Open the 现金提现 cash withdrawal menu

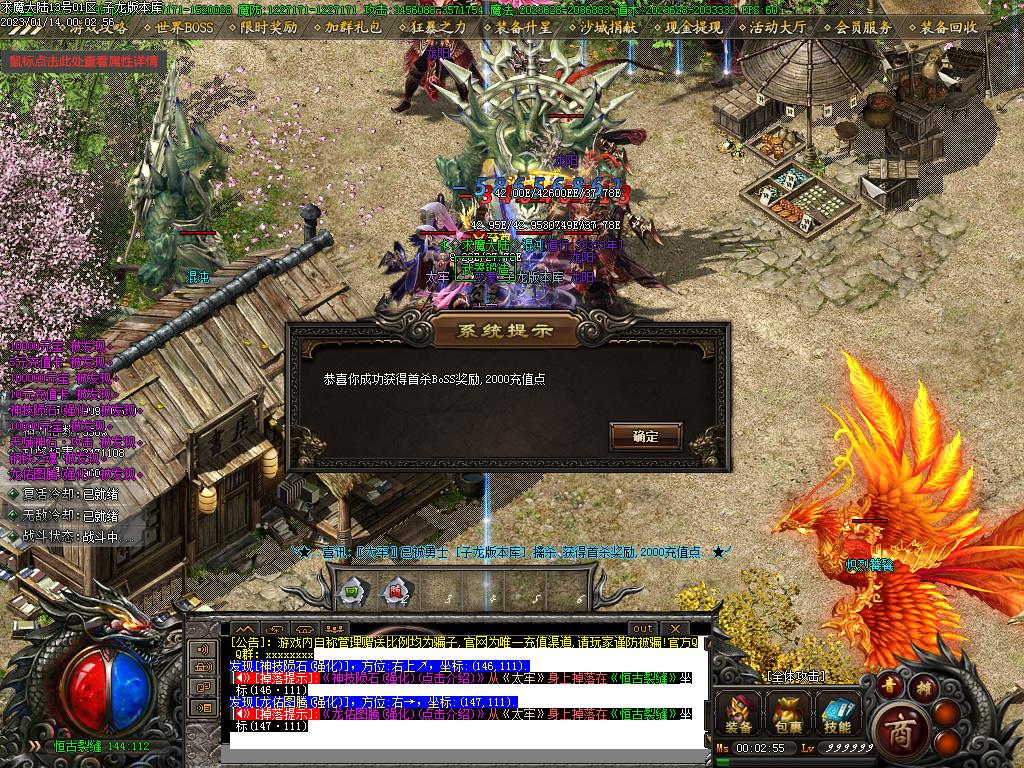(x=693, y=28)
